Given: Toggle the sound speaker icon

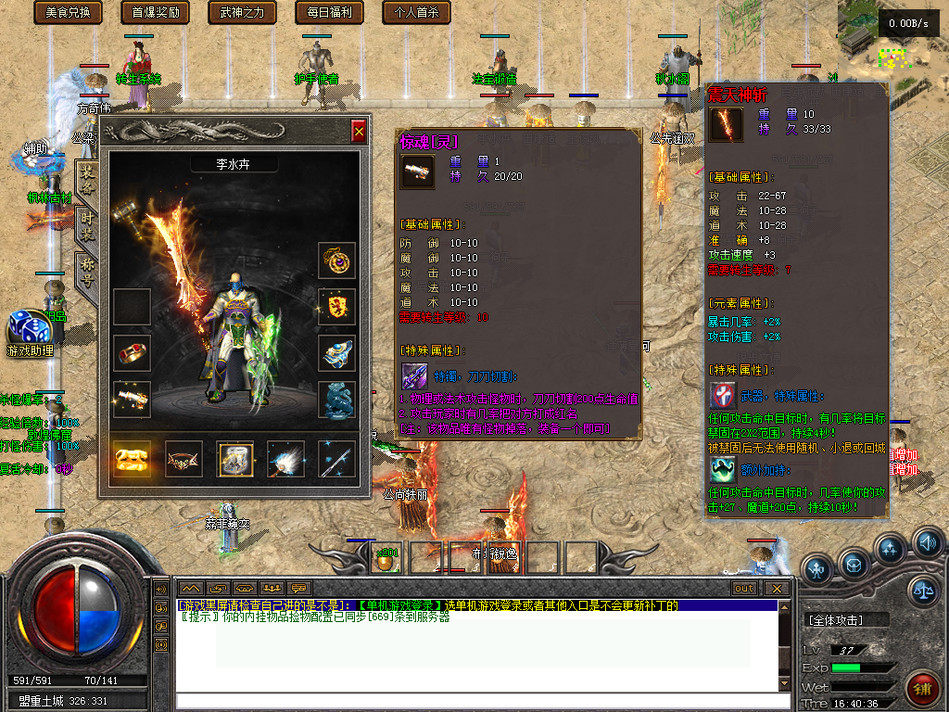Looking at the screenshot, I should tap(927, 544).
